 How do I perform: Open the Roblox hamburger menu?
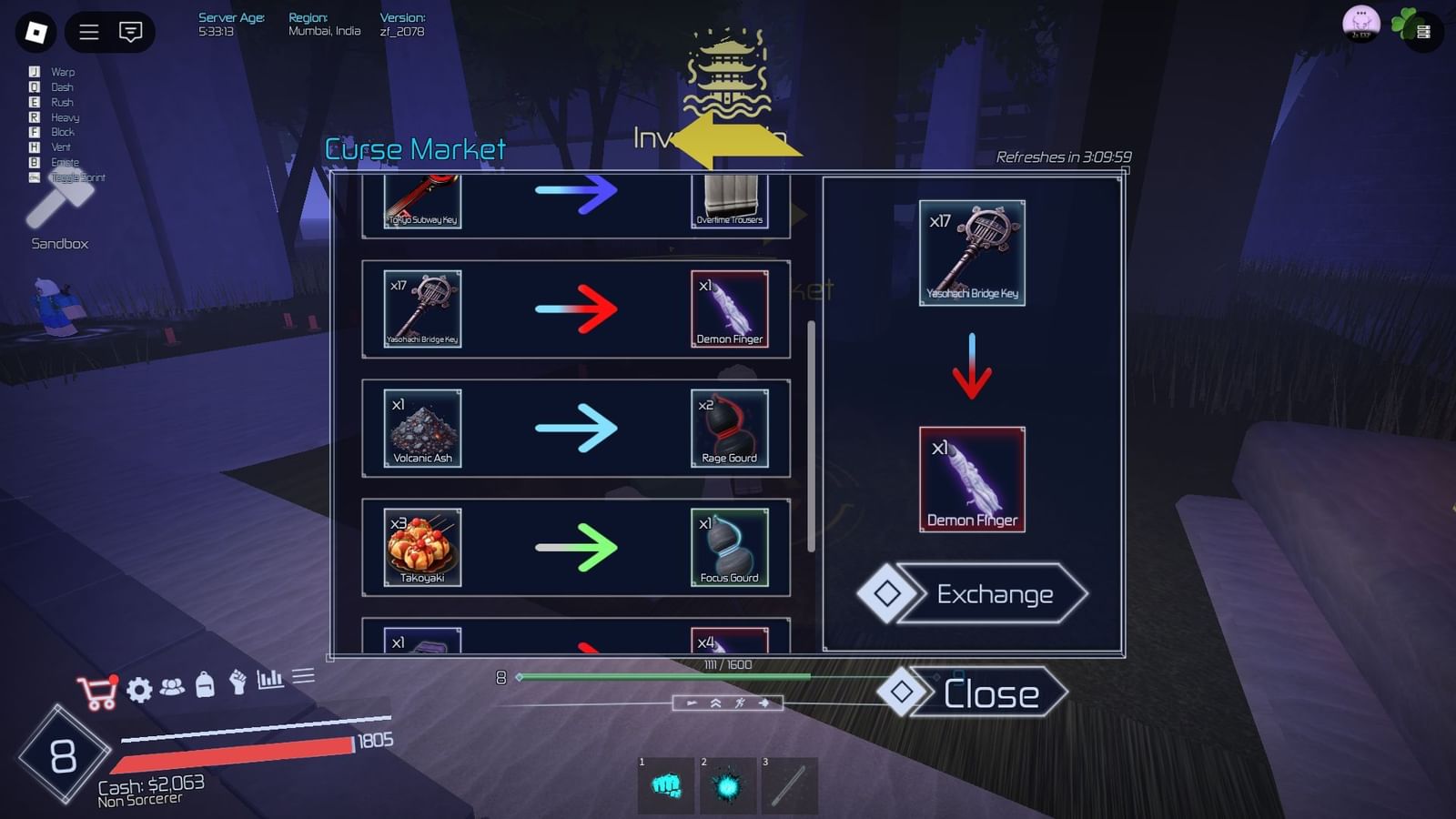[88, 33]
